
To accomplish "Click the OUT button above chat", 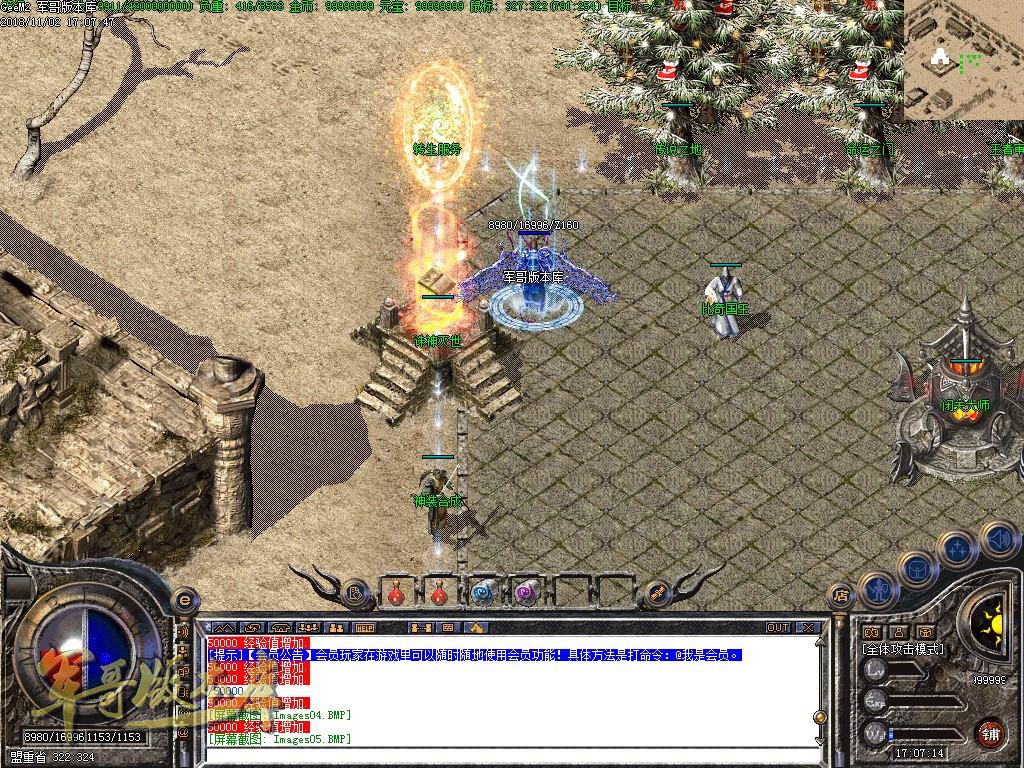I will tap(777, 627).
